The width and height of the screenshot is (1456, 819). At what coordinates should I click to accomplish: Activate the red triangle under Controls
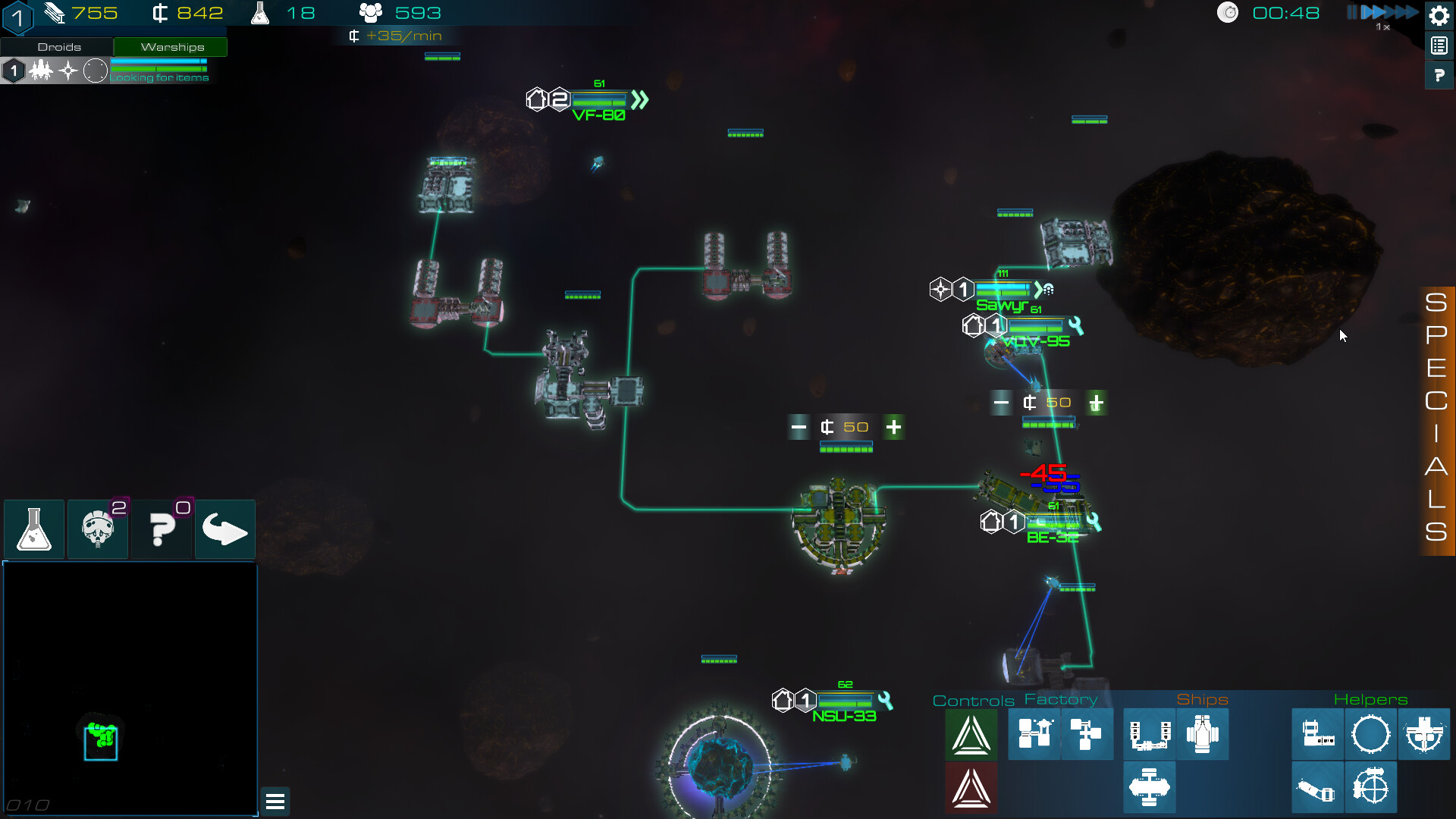(971, 787)
